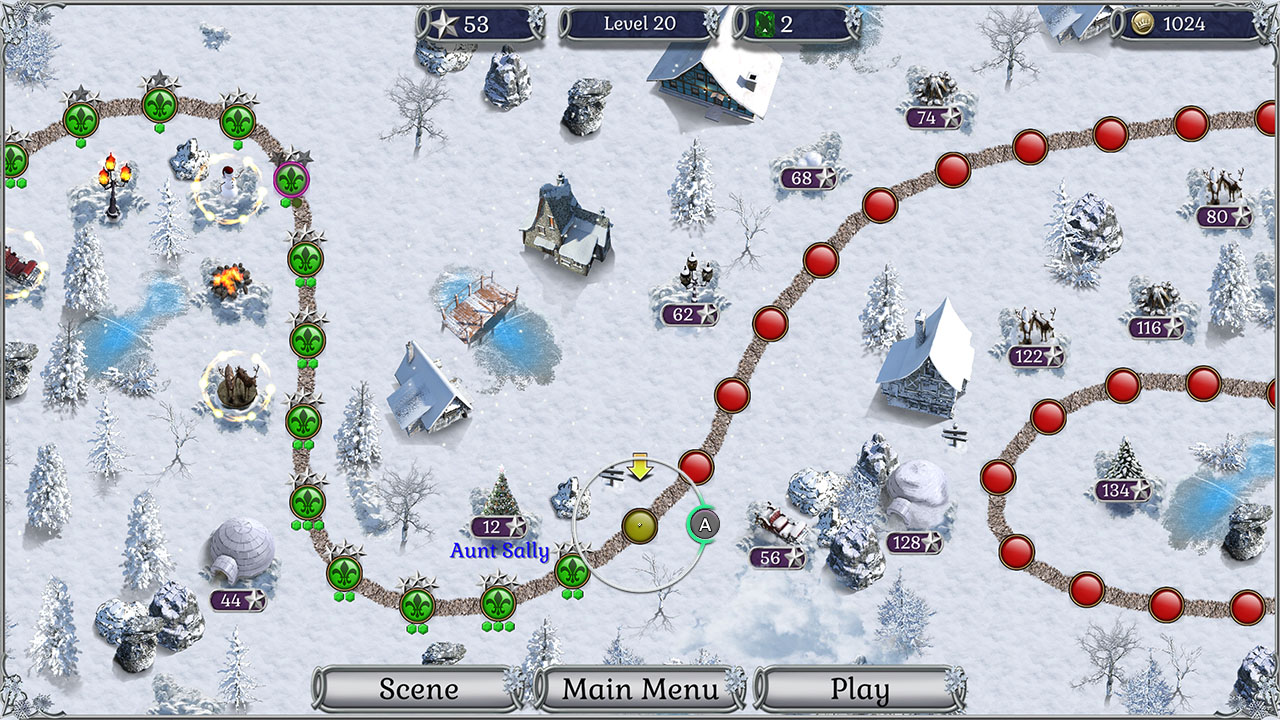
Task: Click the Aunt Sally name label
Action: click(498, 549)
